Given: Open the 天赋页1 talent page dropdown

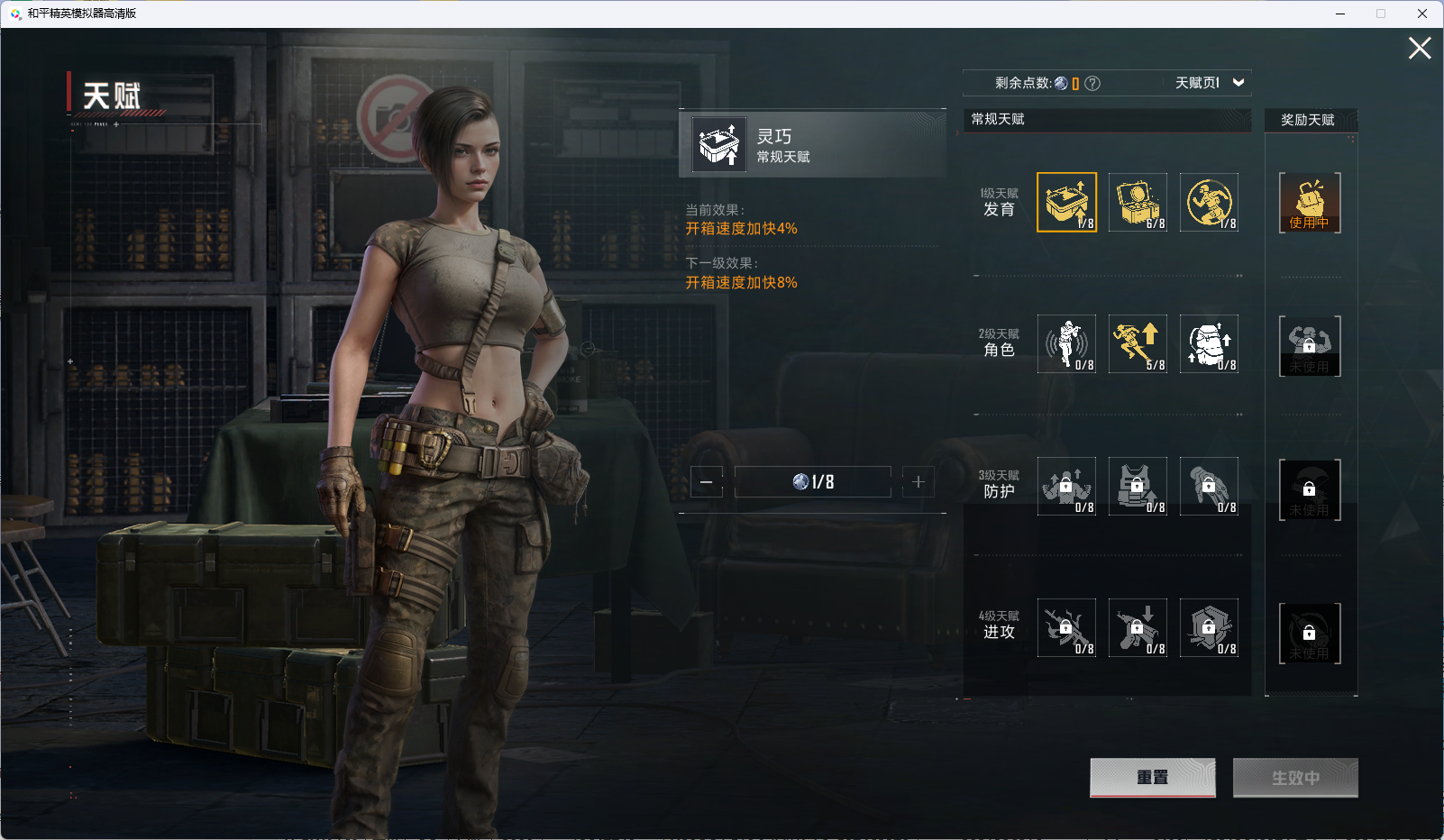Looking at the screenshot, I should [x=1210, y=83].
